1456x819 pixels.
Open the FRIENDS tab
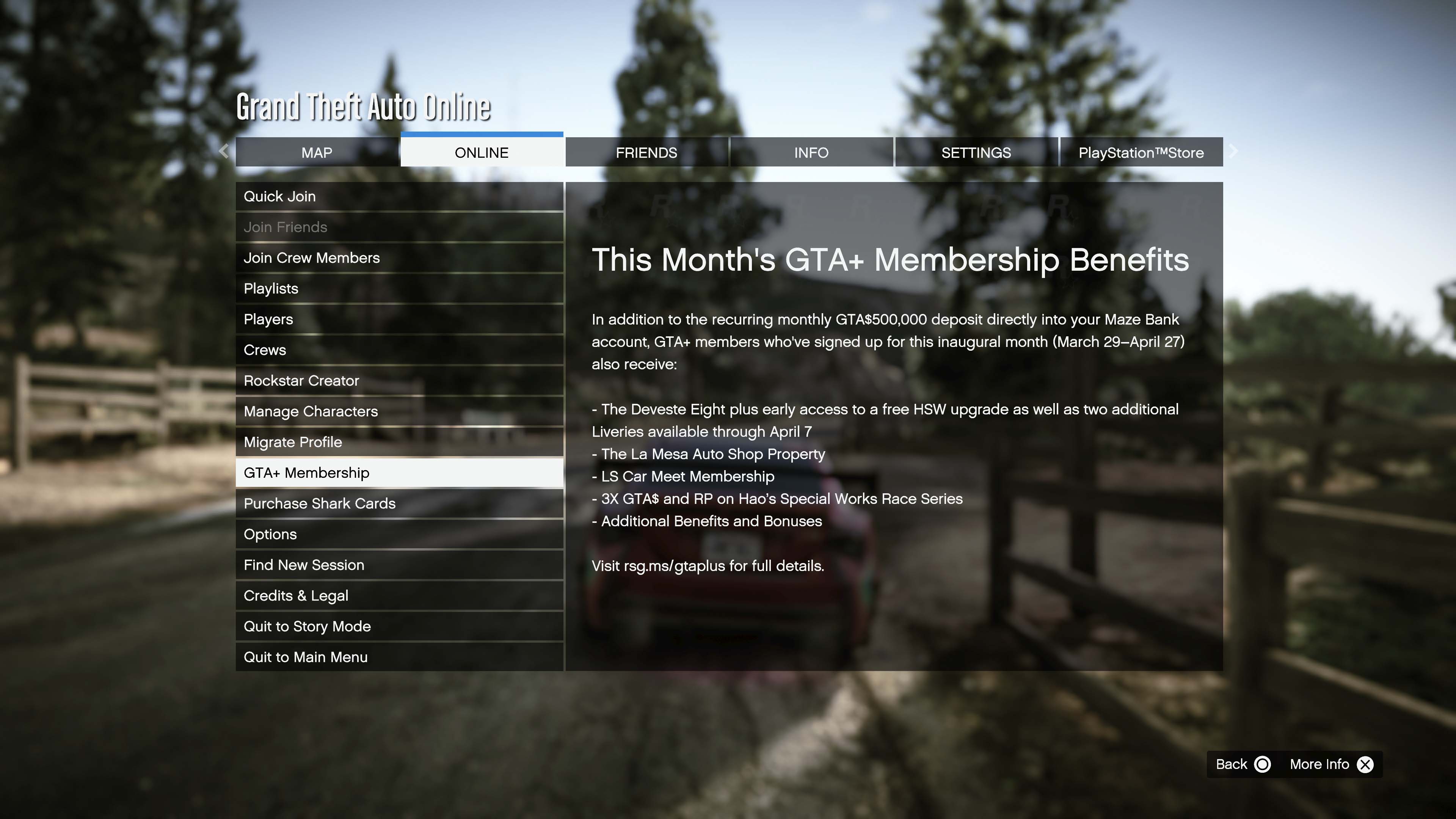point(646,152)
